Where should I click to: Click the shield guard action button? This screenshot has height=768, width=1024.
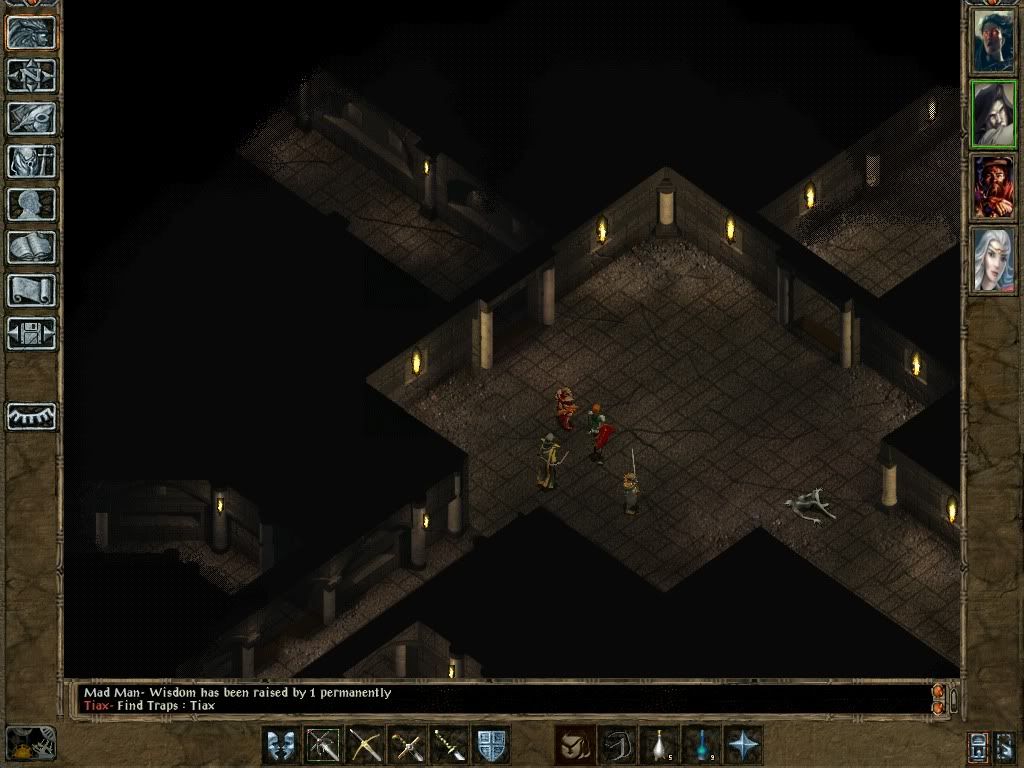491,745
